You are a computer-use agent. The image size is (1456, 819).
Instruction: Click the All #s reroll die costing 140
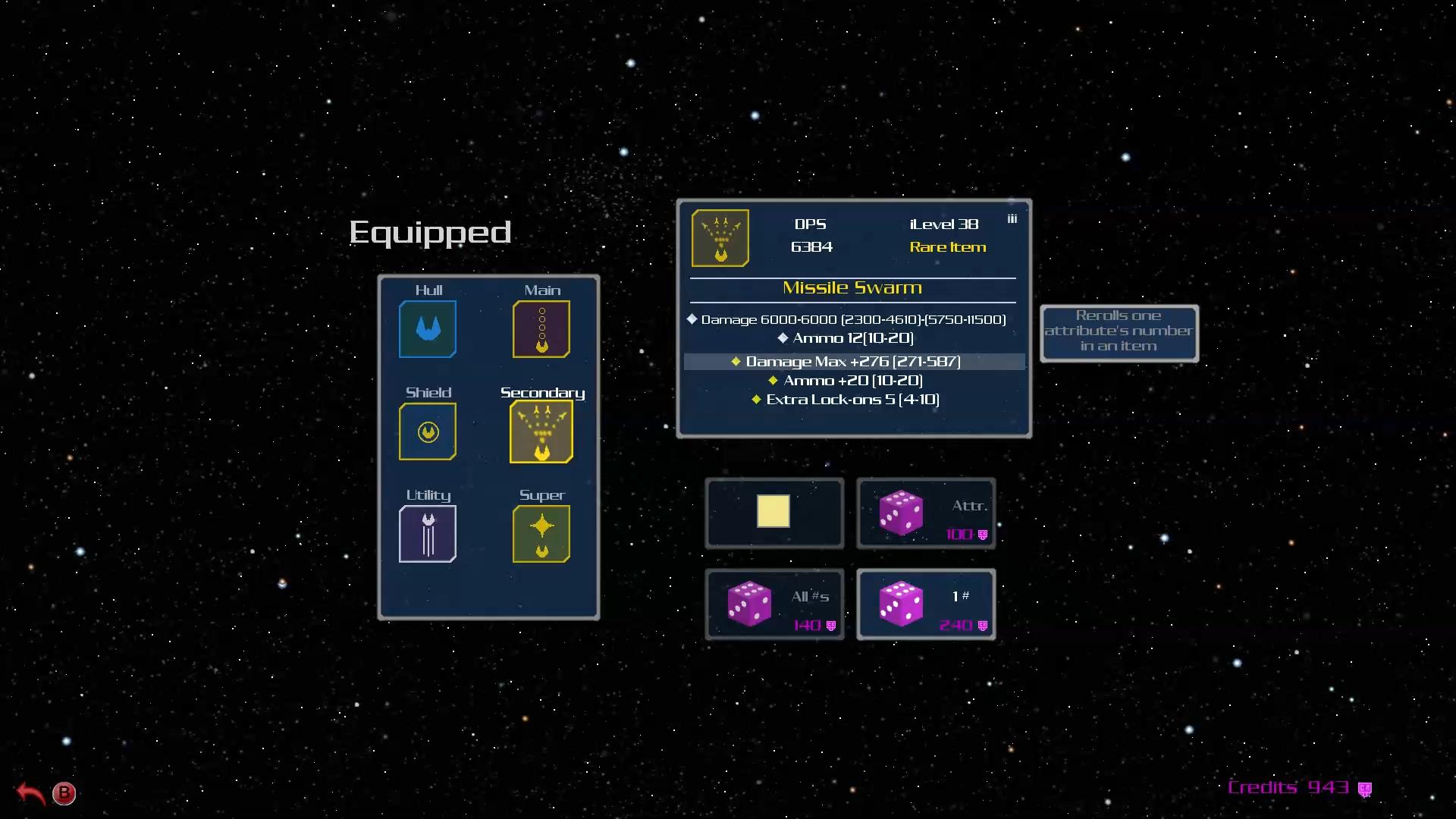(x=774, y=604)
